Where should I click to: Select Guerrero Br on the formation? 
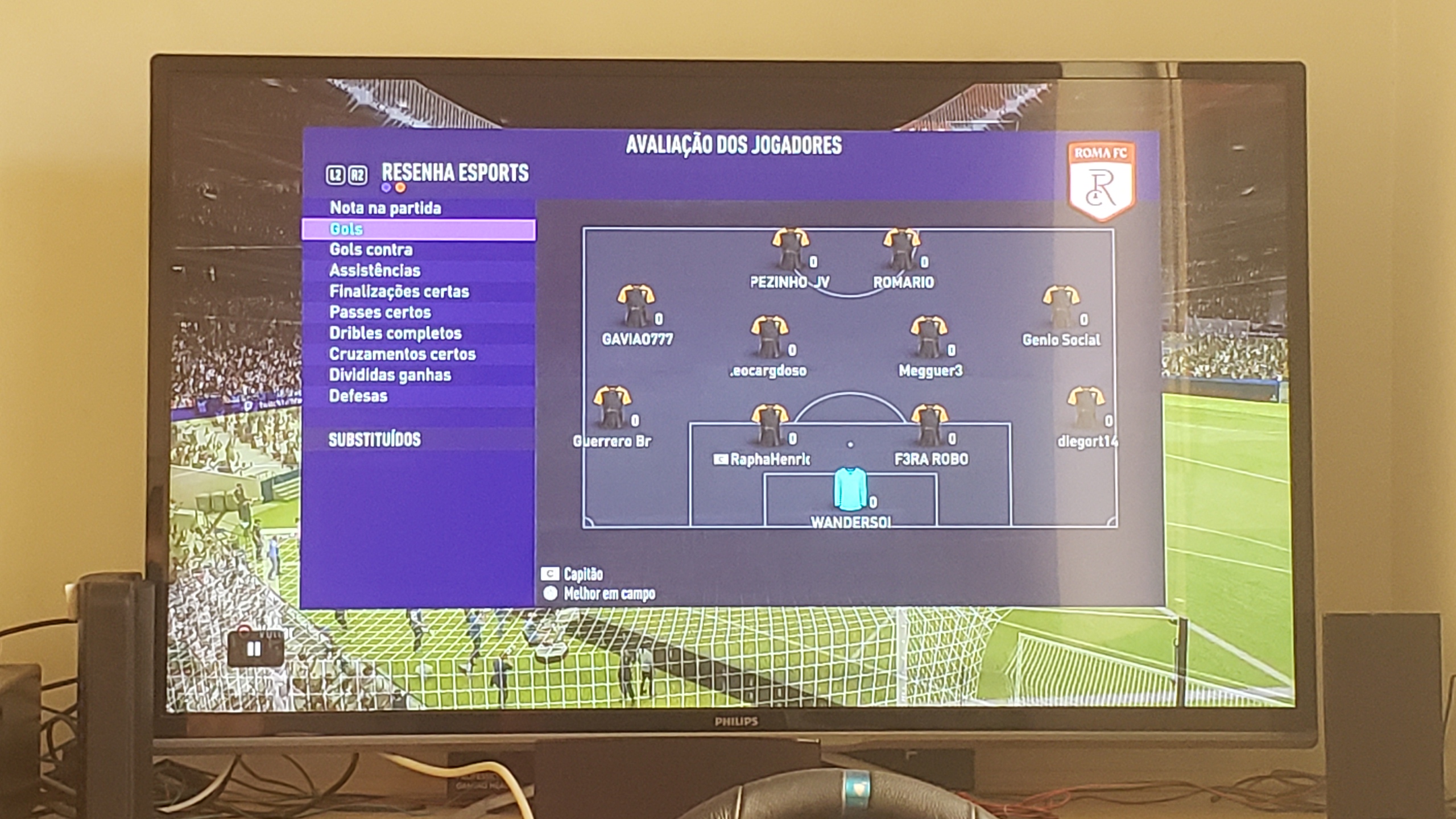(x=612, y=408)
